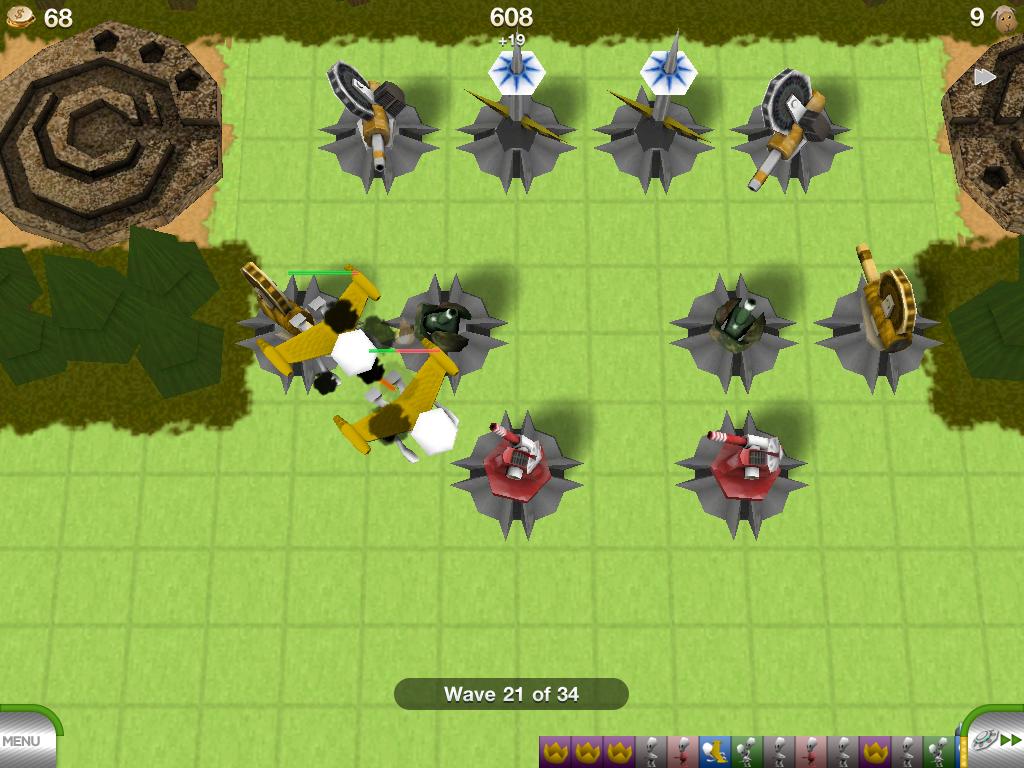The height and width of the screenshot is (768, 1024).
Task: Open the MENU button
Action: [22, 741]
